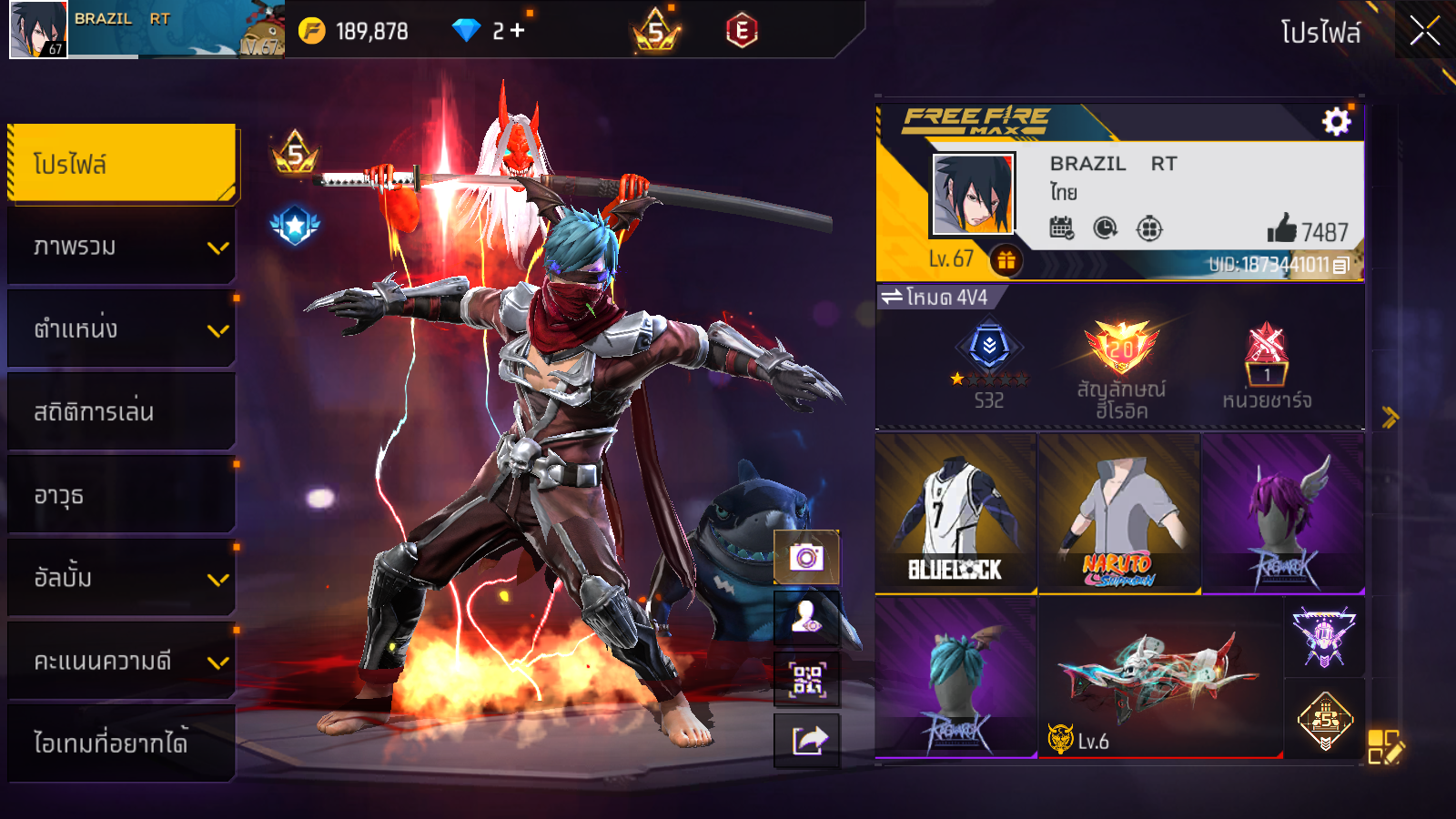The height and width of the screenshot is (819, 1456).
Task: Open the ไอเทมที่อยากได้ wishlist
Action: (x=121, y=743)
